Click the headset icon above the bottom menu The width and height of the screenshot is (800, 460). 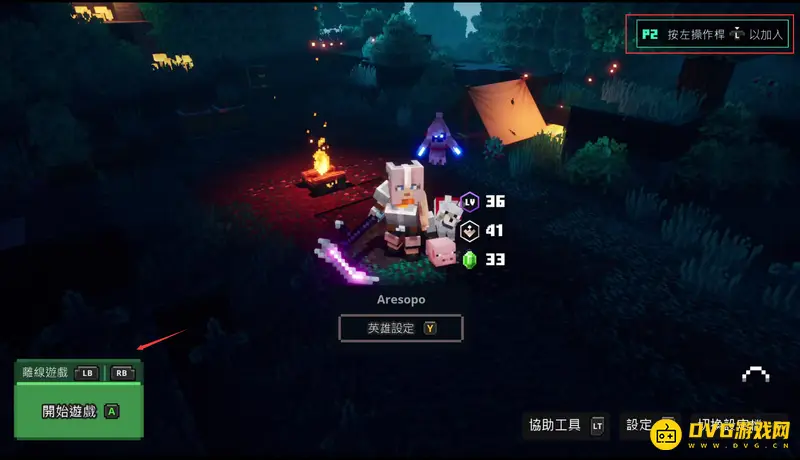pos(755,376)
